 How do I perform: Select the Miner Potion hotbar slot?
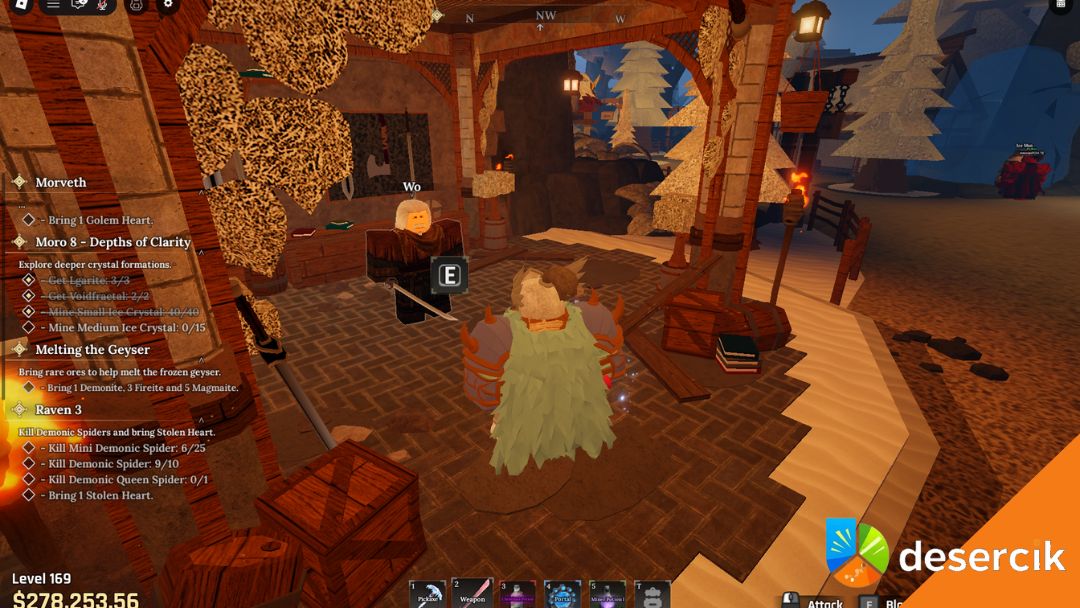[607, 594]
